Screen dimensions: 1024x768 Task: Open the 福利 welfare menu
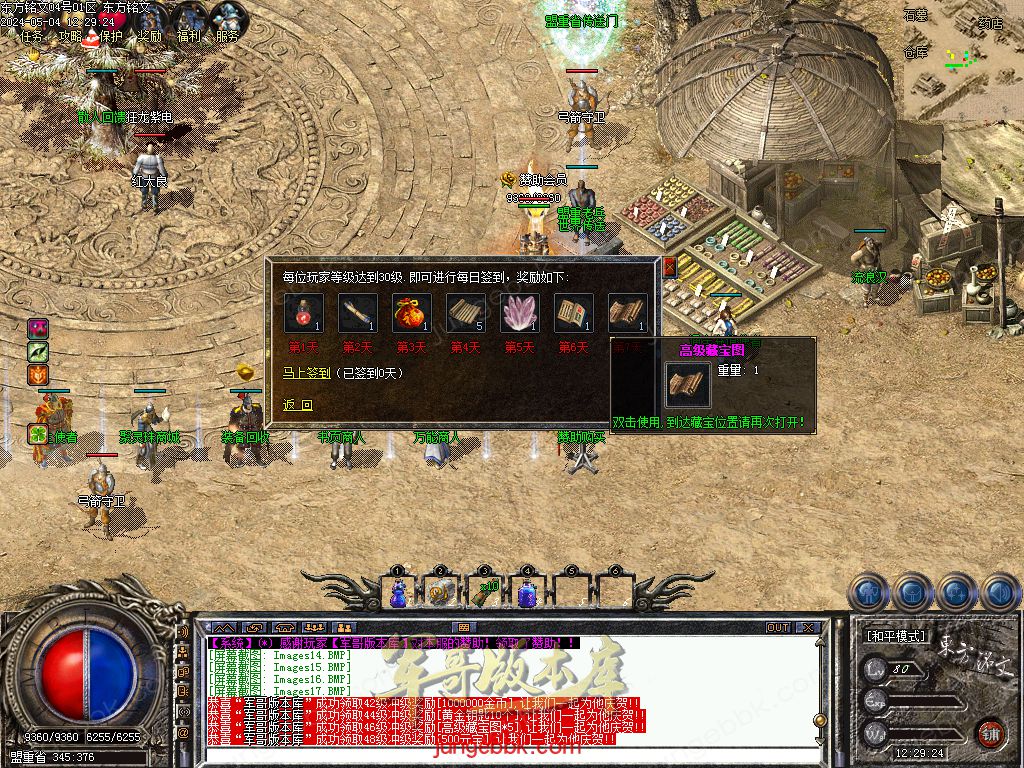(189, 36)
